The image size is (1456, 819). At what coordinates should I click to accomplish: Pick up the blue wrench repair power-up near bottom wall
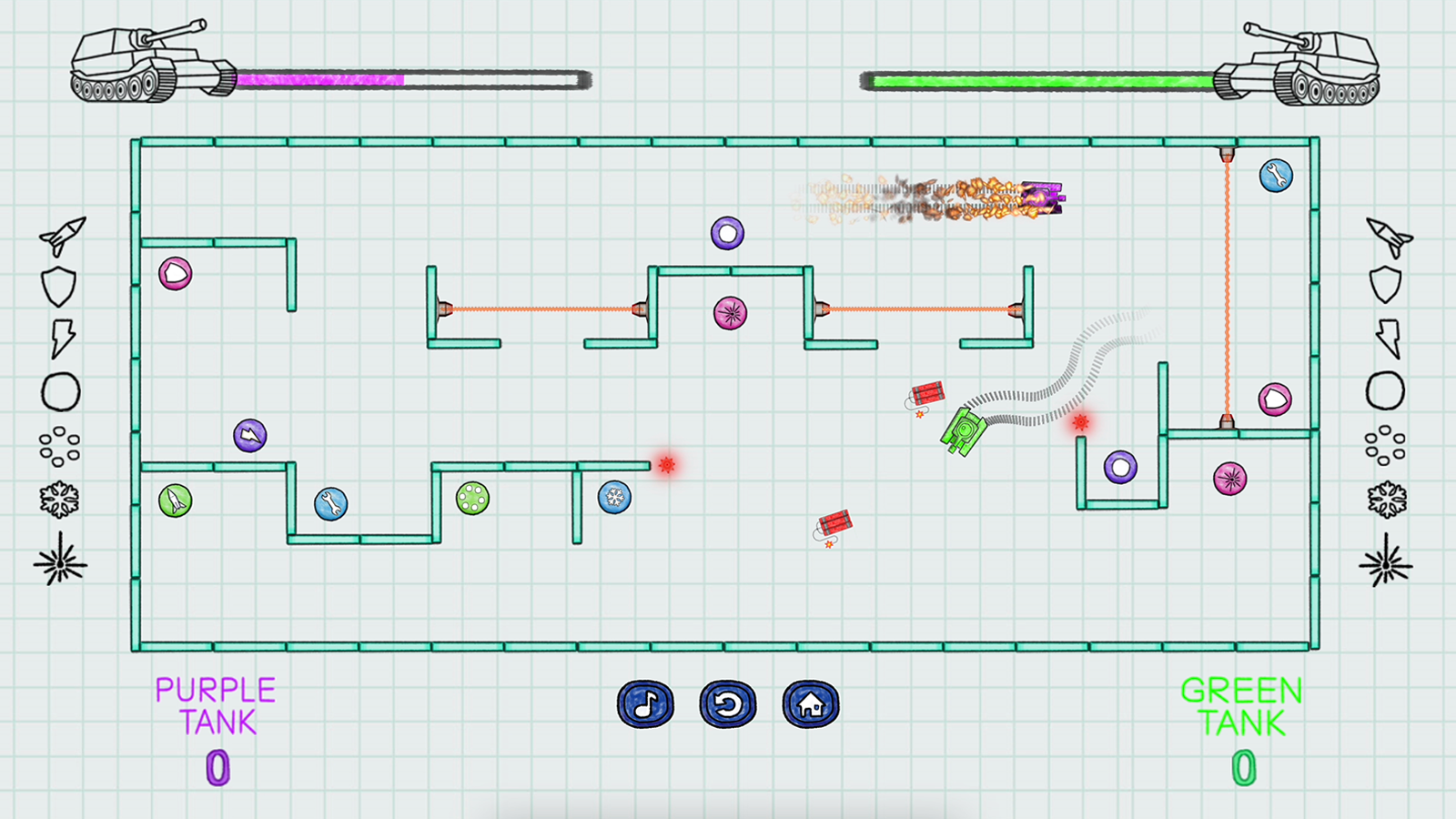tap(332, 501)
